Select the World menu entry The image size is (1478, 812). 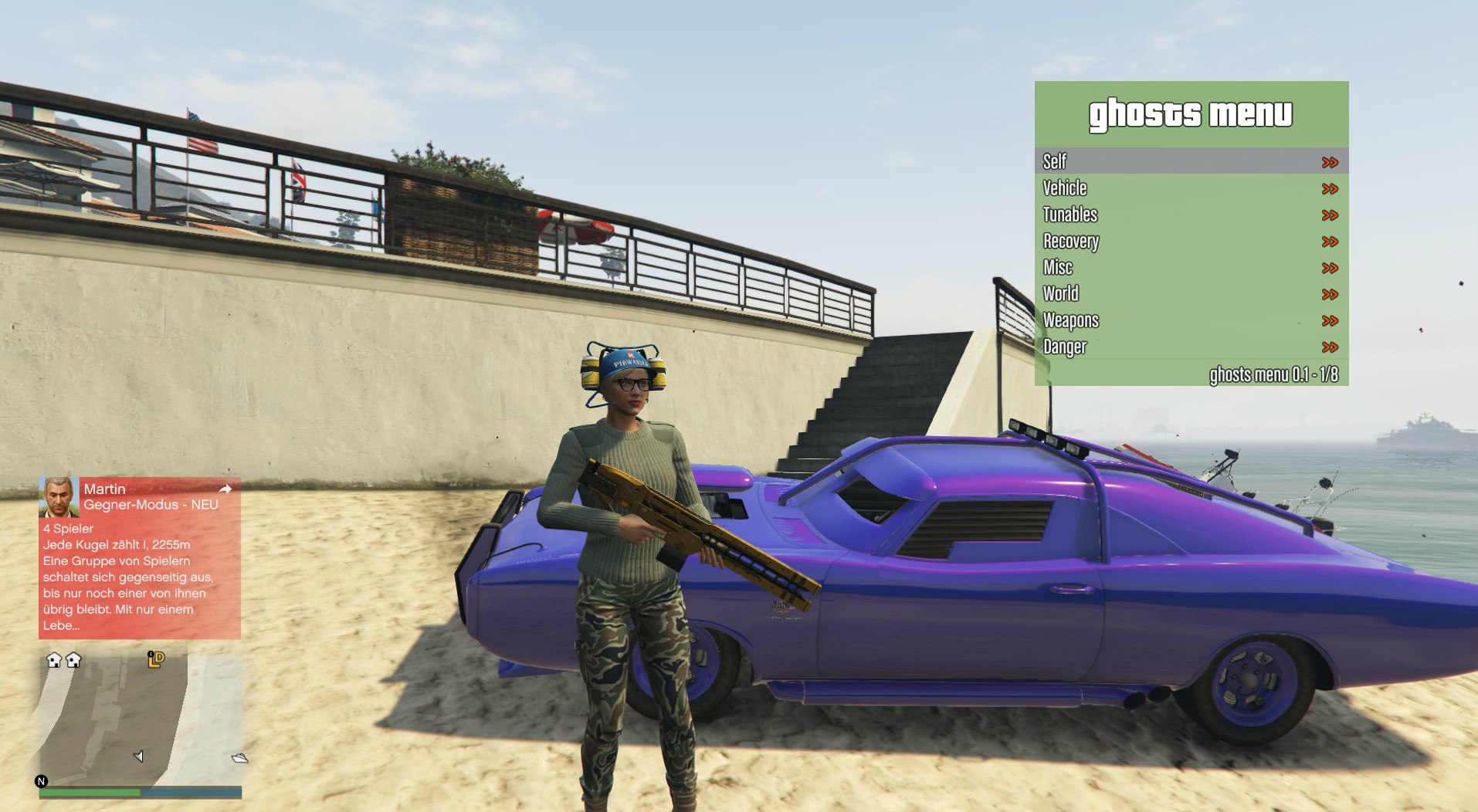(1191, 294)
